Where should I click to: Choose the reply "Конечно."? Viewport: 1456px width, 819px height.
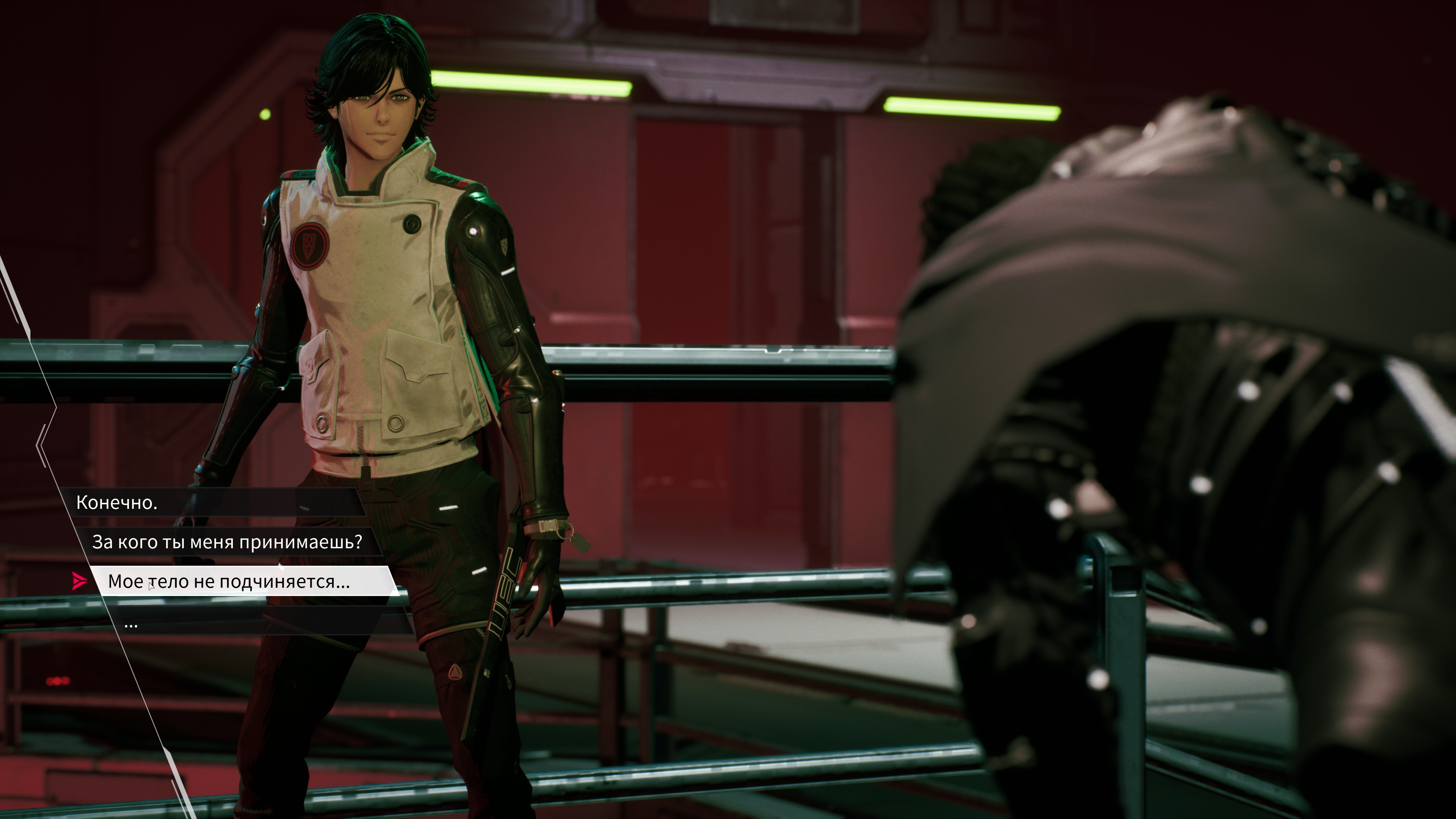117,502
